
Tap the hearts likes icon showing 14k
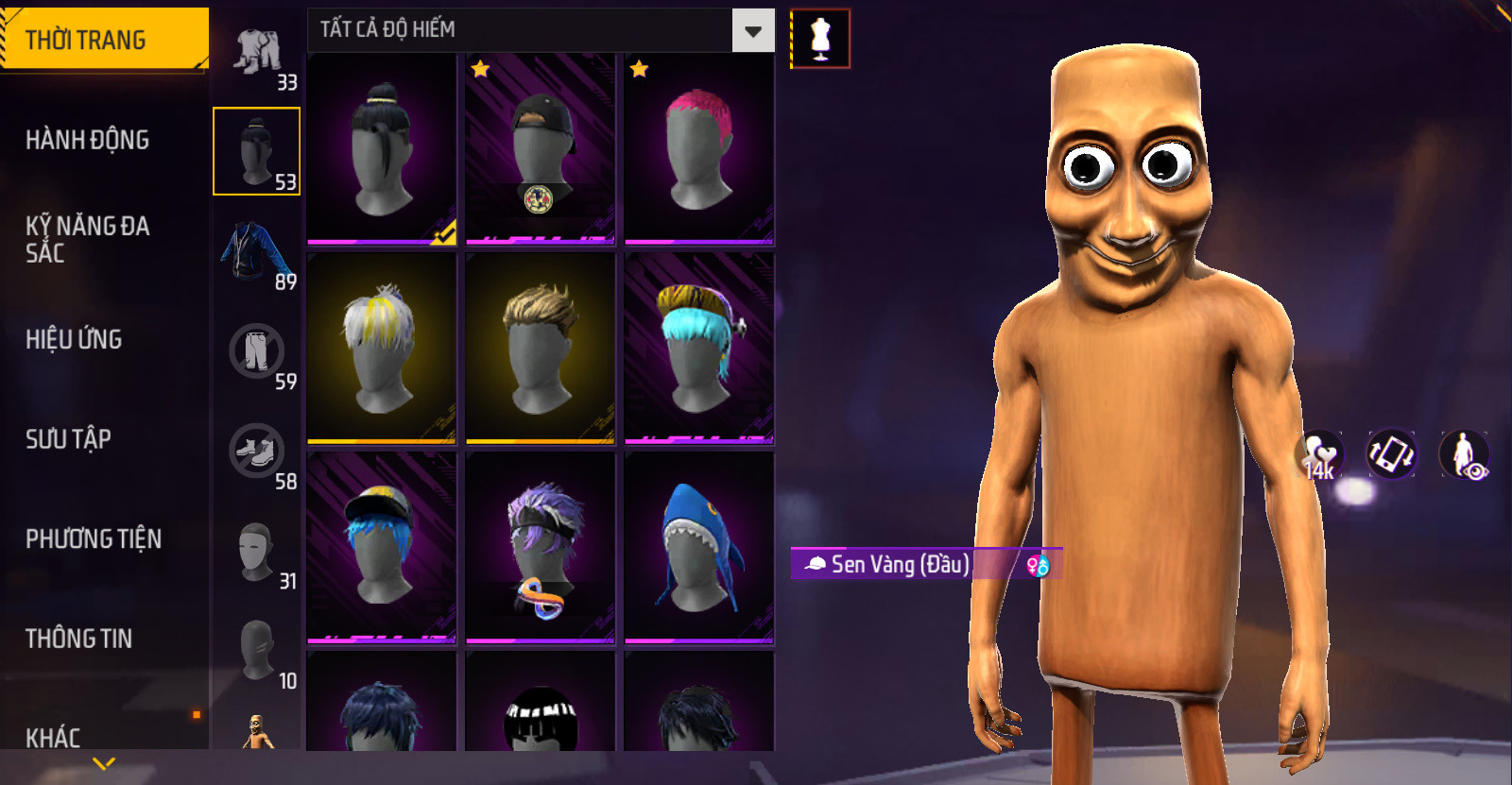1320,454
